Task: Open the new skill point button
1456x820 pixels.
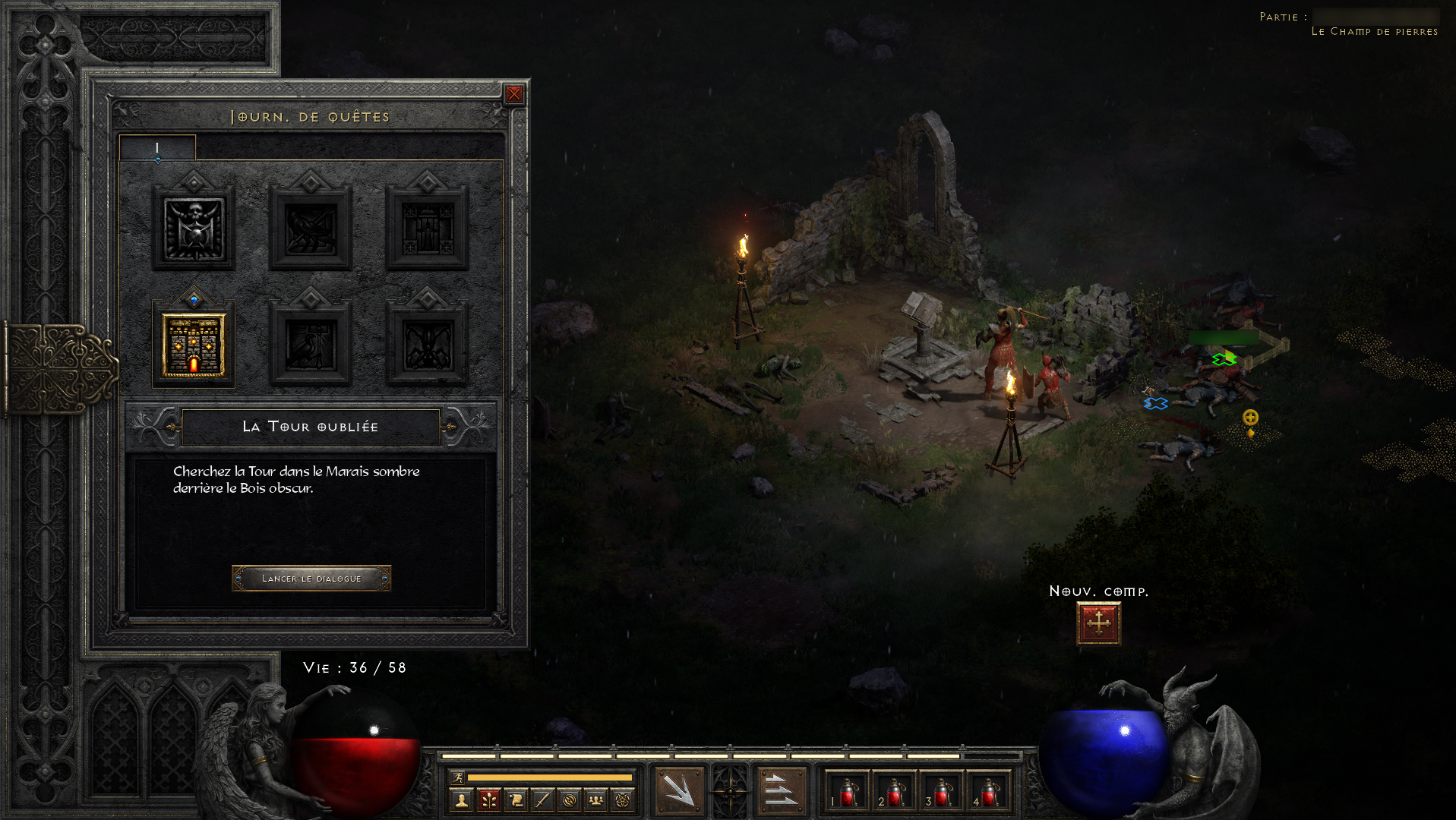Action: tap(1098, 623)
